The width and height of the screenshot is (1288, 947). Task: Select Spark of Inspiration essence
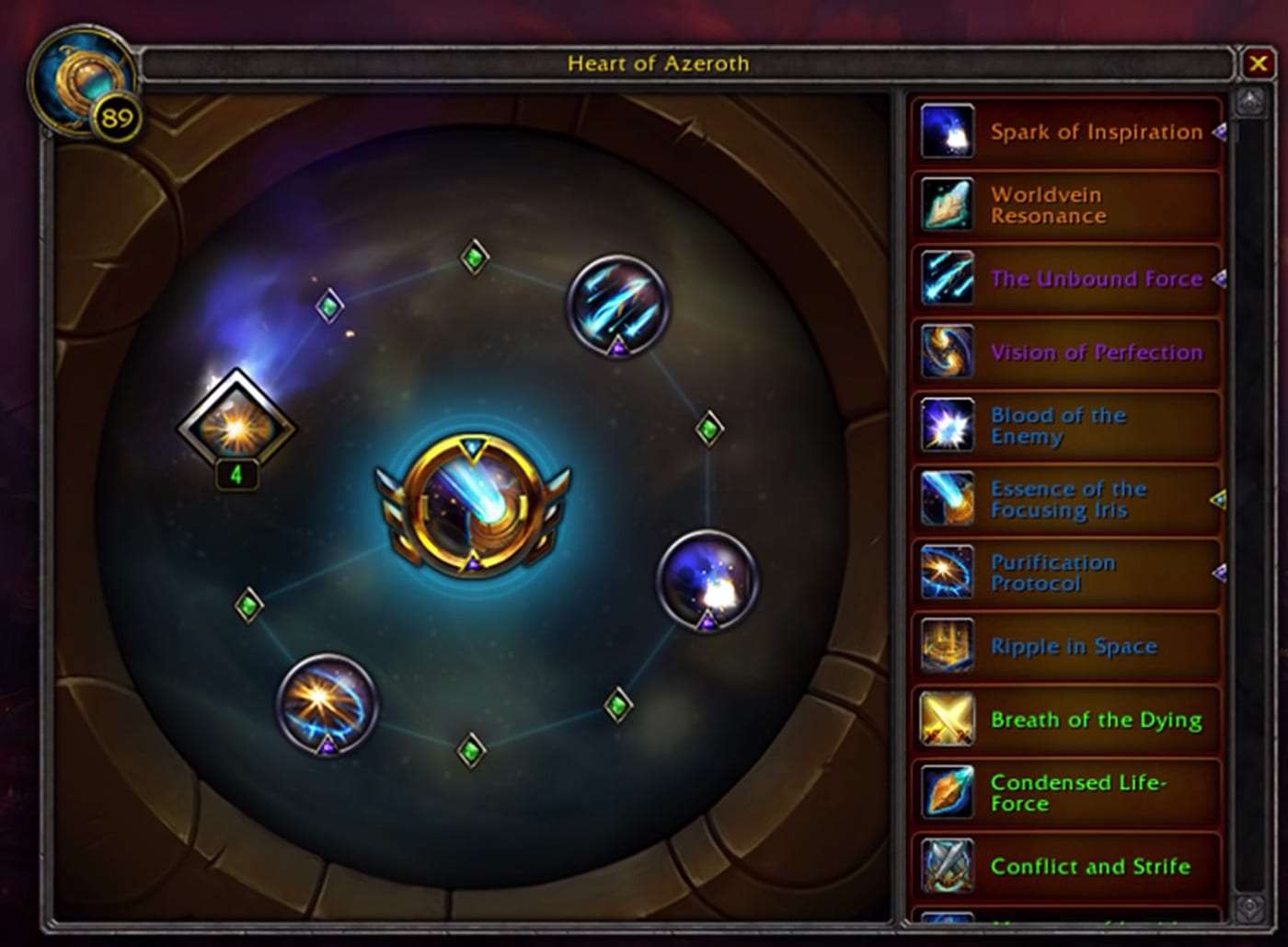[1065, 133]
